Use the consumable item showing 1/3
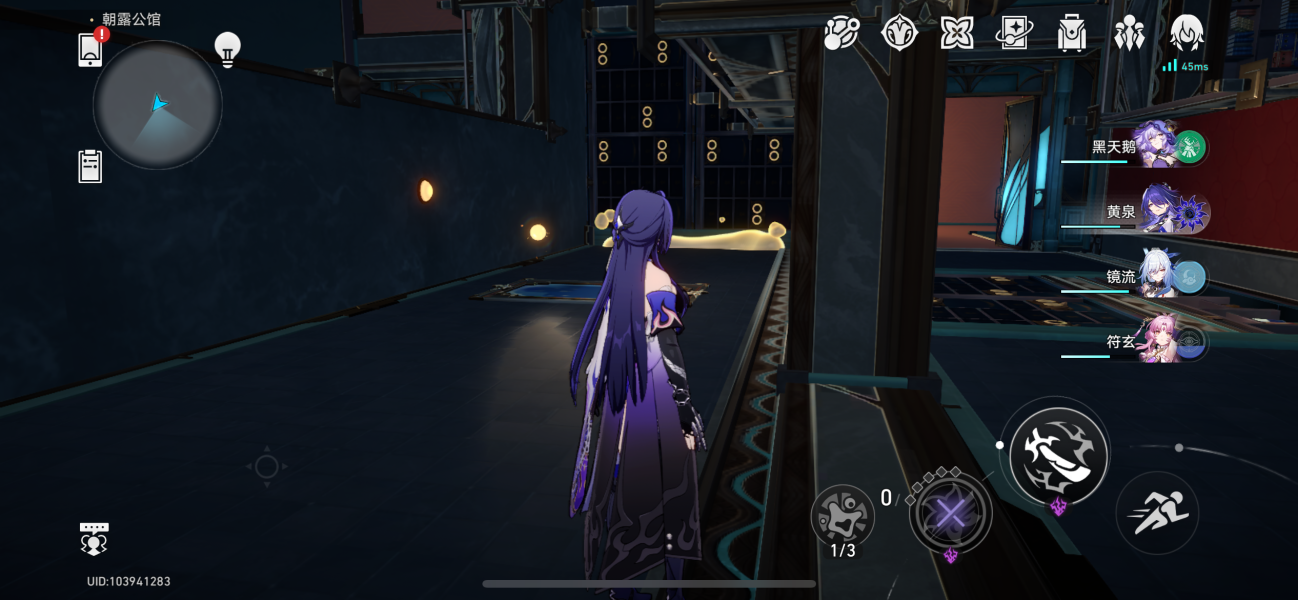The width and height of the screenshot is (1298, 600). 842,516
